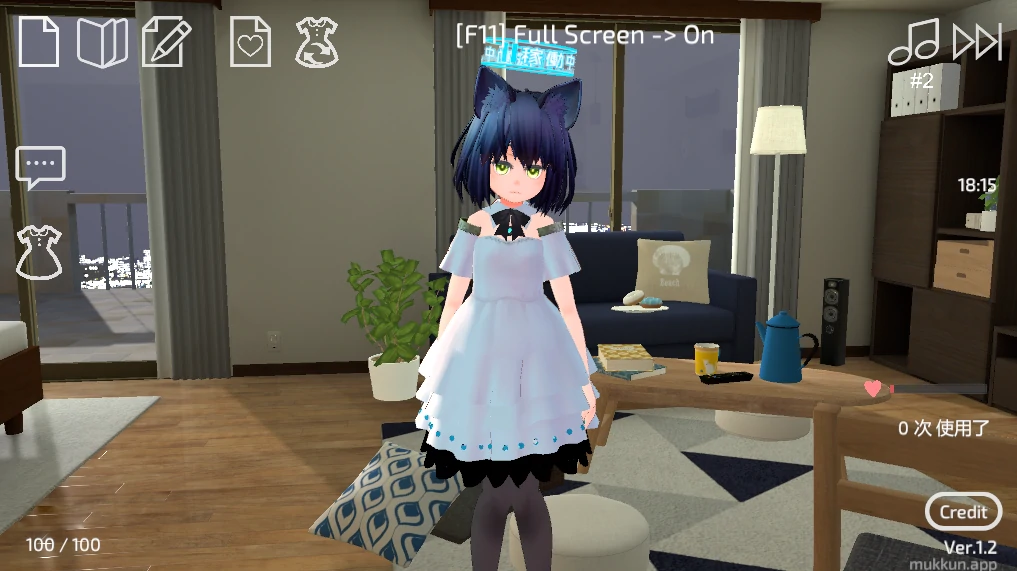Open the heart document icon
1017x571 pixels.
pos(250,42)
